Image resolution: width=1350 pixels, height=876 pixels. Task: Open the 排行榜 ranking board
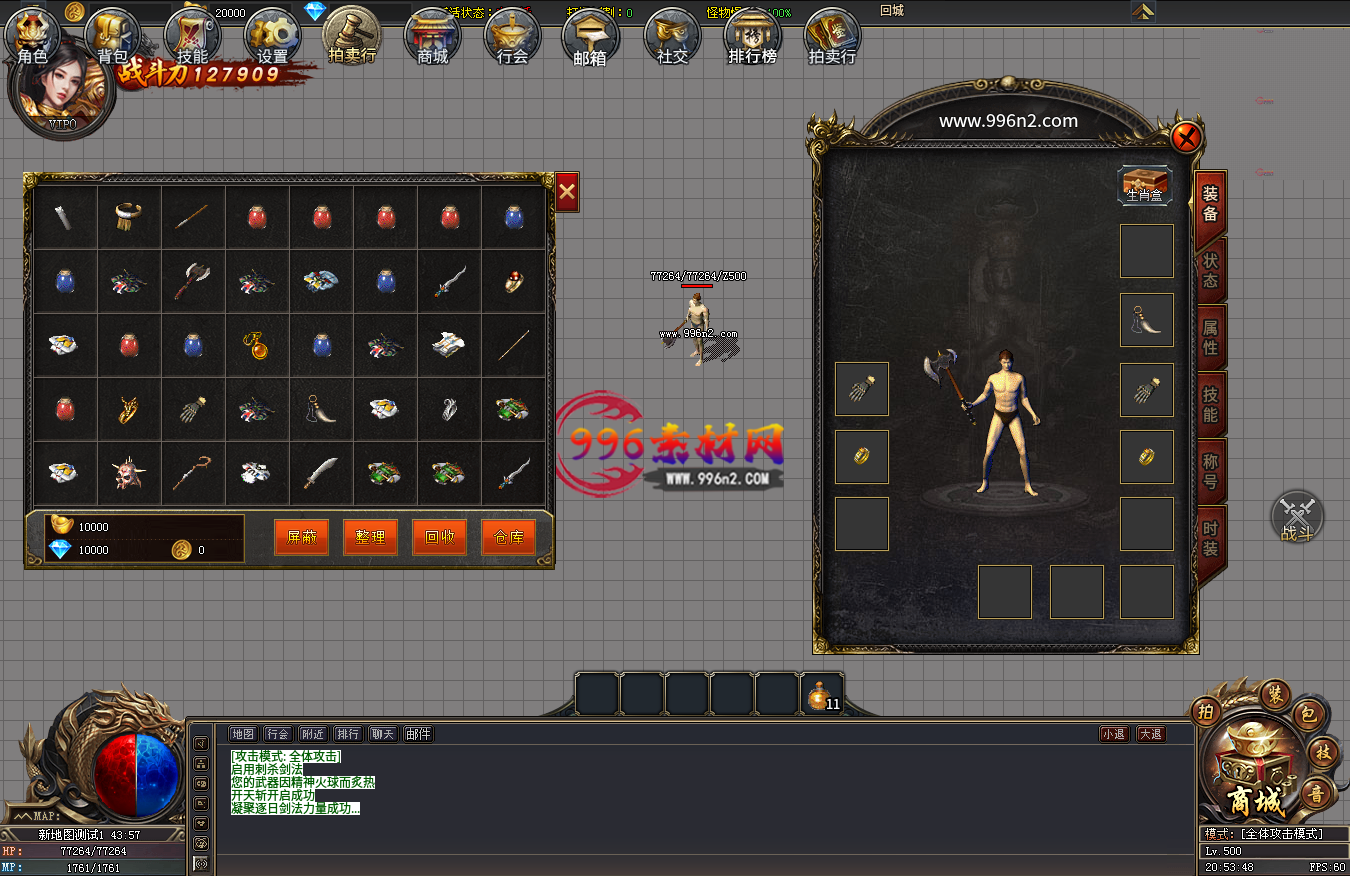coord(752,38)
